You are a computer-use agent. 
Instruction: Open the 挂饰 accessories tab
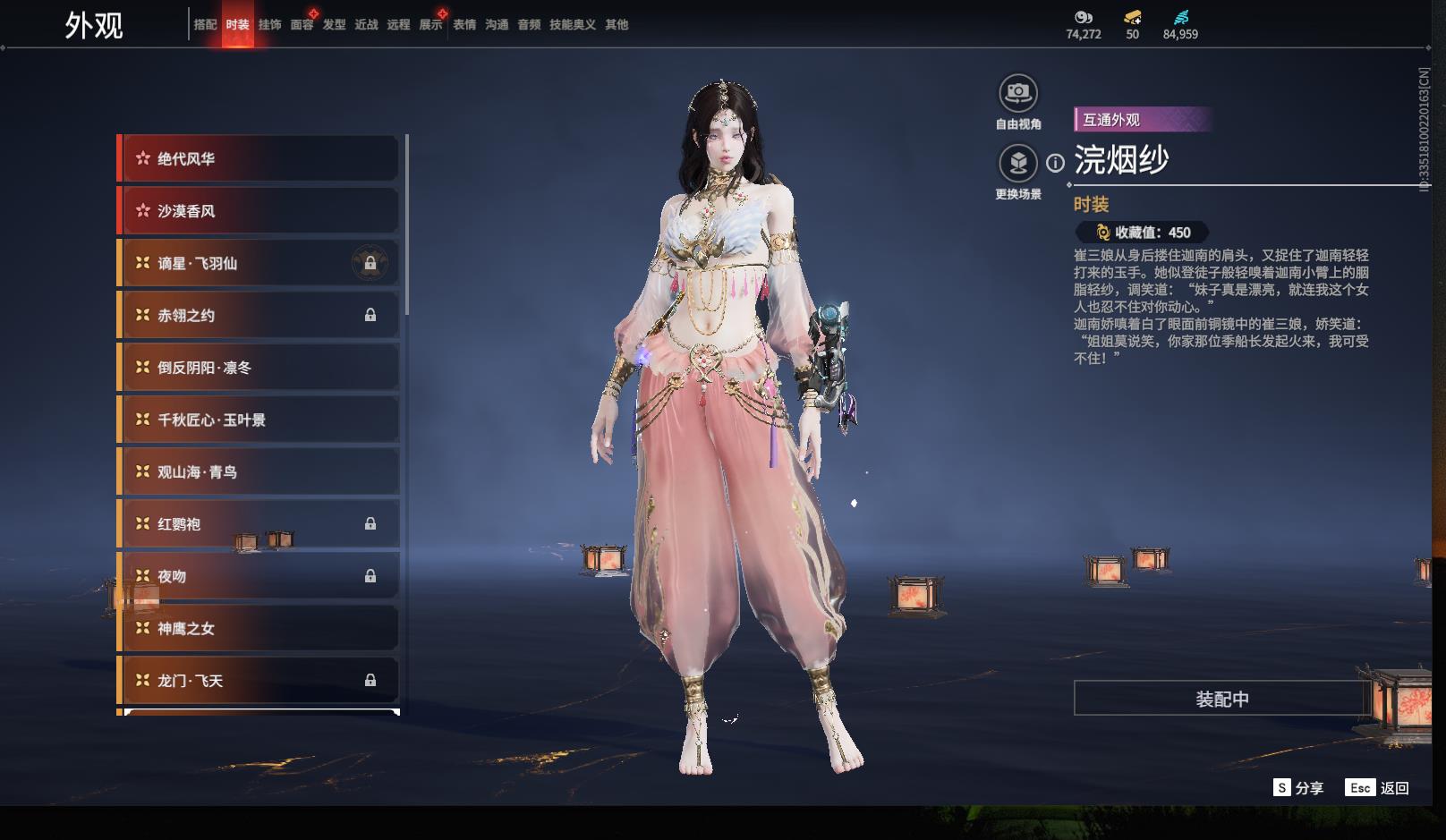tap(269, 25)
